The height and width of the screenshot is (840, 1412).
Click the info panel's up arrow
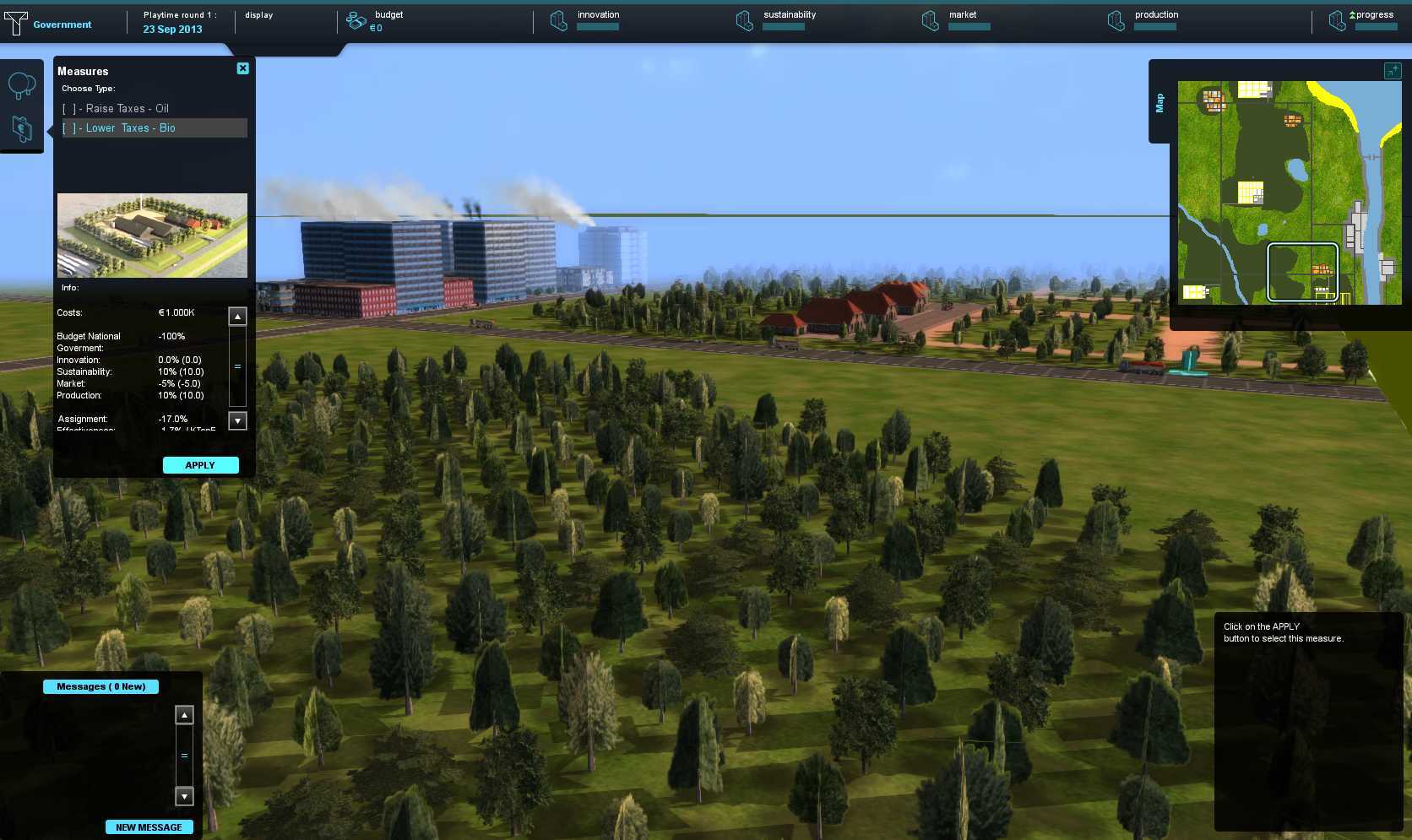pos(237,317)
